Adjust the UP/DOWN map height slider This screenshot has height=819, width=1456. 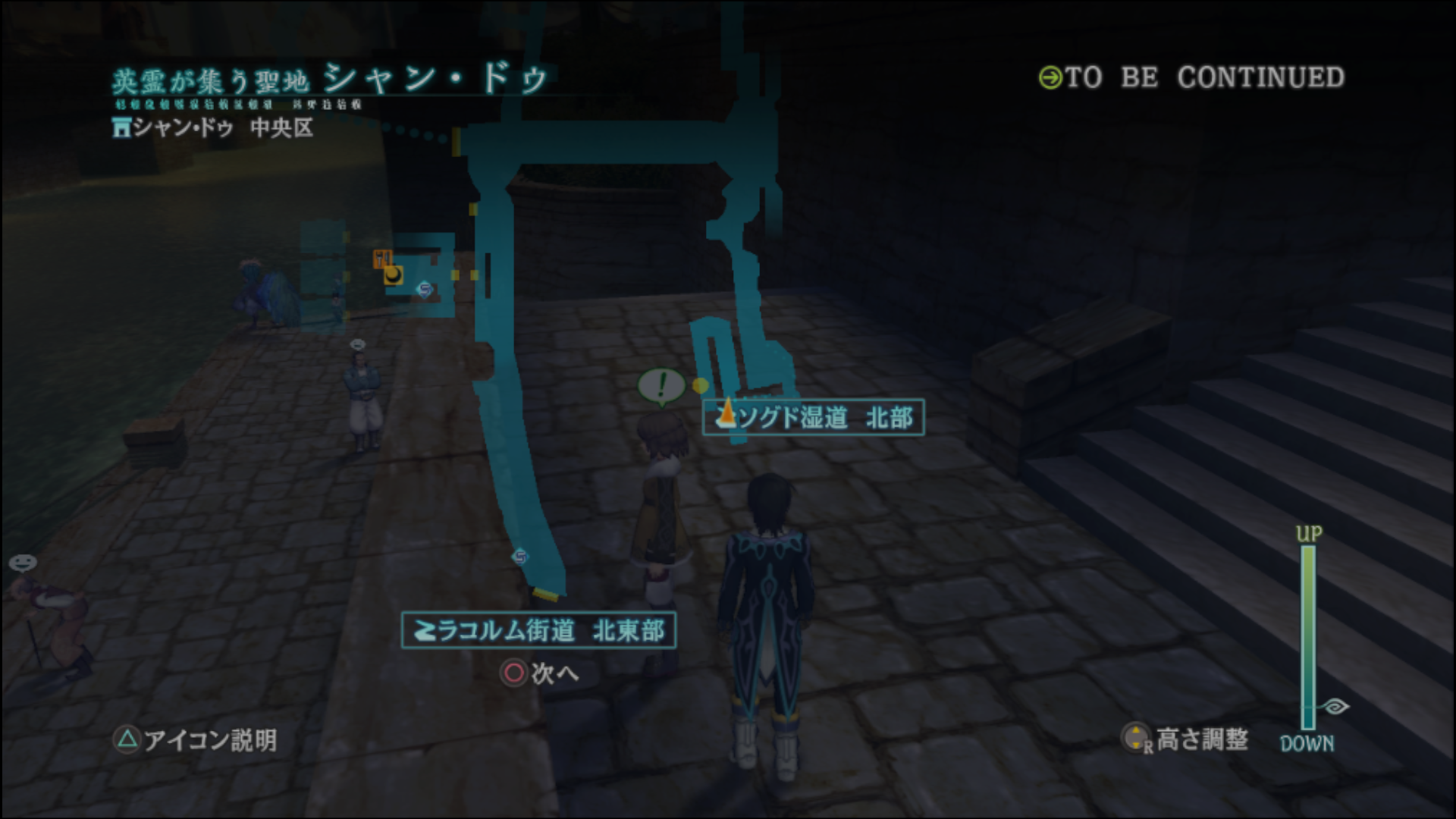click(x=1309, y=635)
